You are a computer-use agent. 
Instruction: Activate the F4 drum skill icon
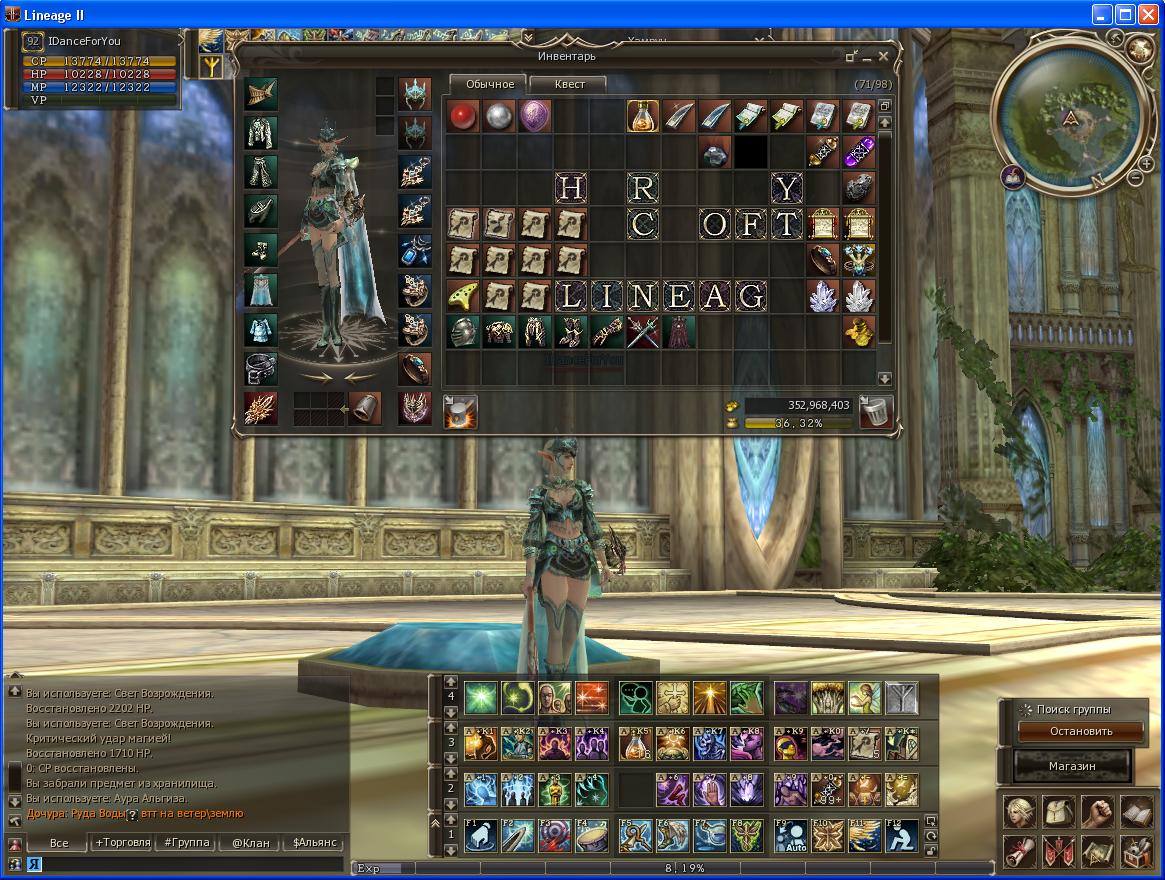click(592, 835)
